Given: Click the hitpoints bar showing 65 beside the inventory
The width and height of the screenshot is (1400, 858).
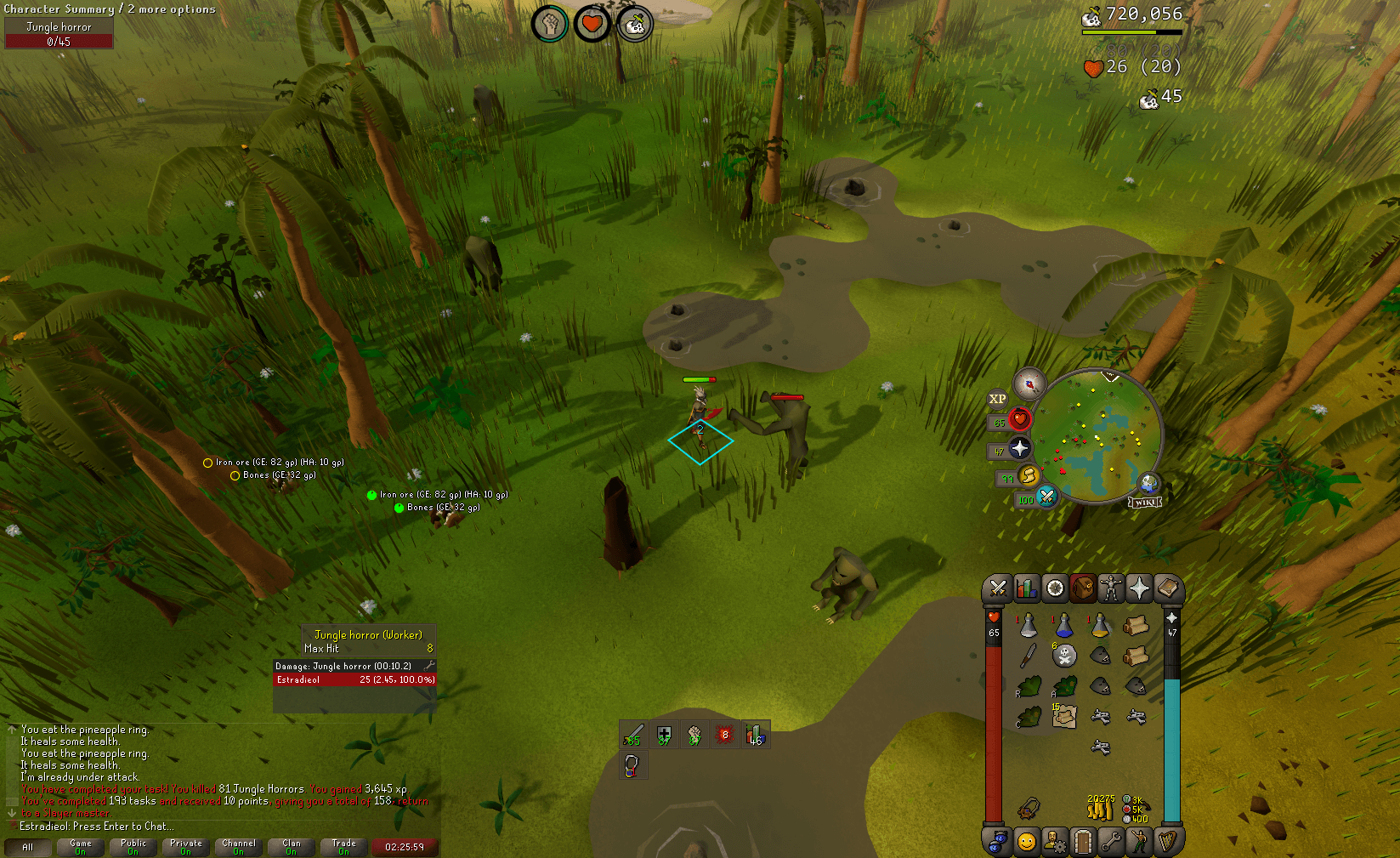Looking at the screenshot, I should (995, 634).
